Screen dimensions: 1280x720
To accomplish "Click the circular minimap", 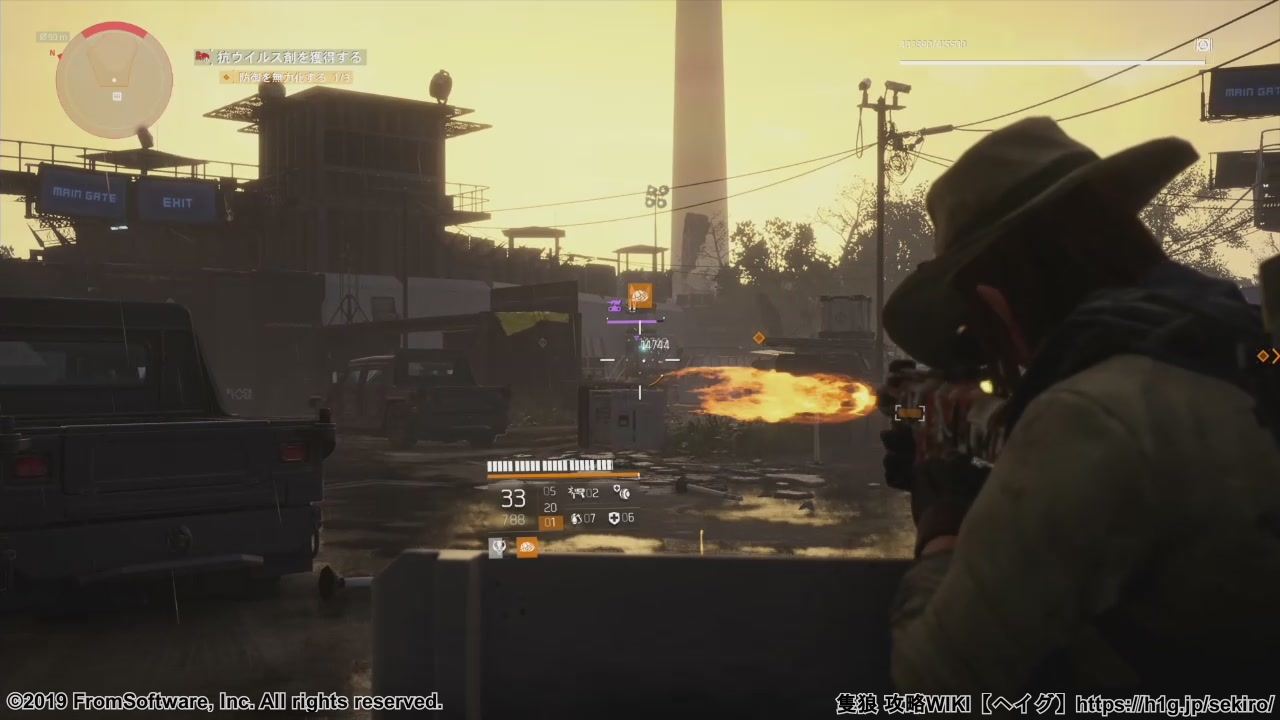I will [x=114, y=80].
